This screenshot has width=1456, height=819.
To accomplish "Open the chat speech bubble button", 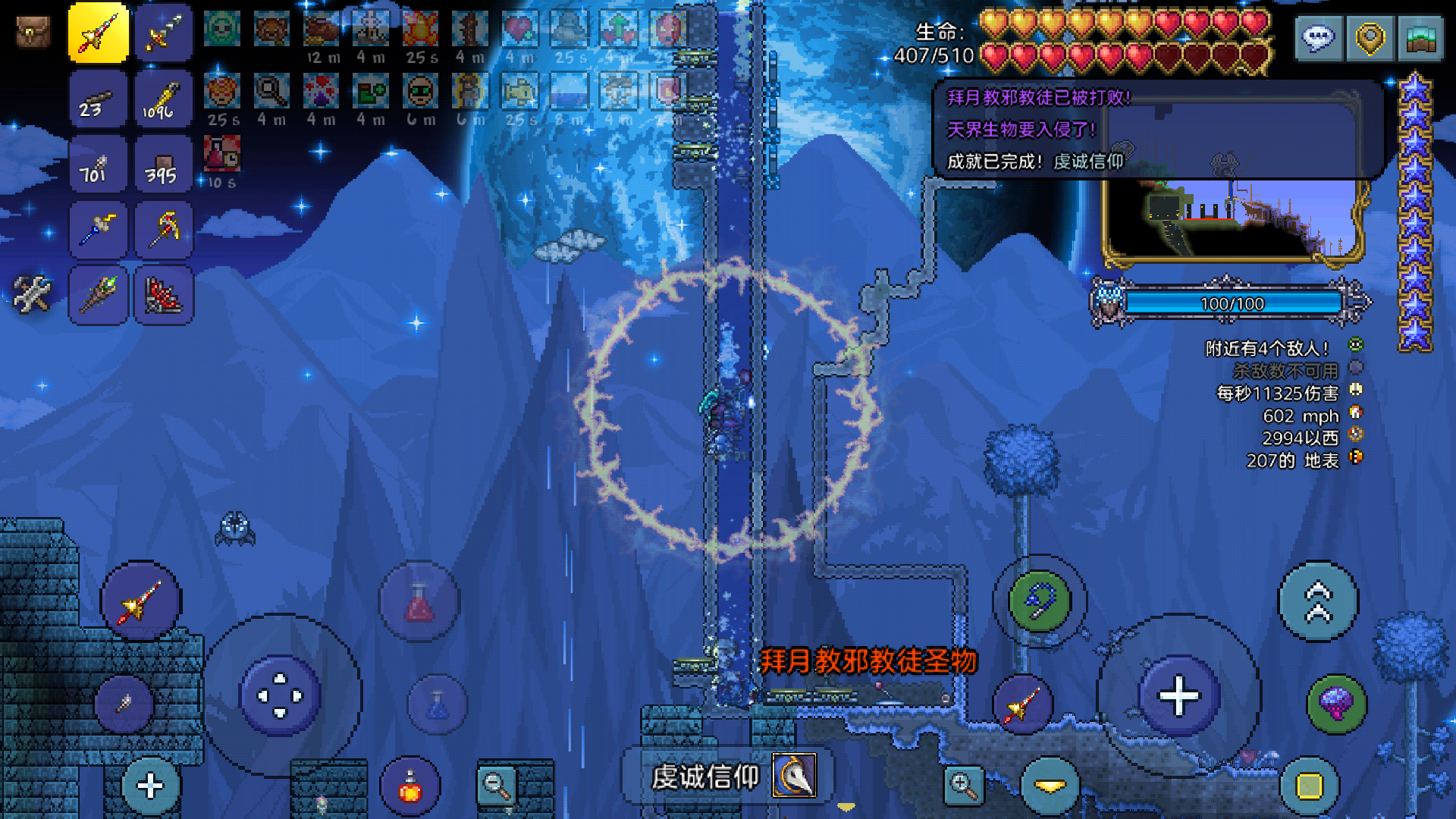I will 1319,38.
